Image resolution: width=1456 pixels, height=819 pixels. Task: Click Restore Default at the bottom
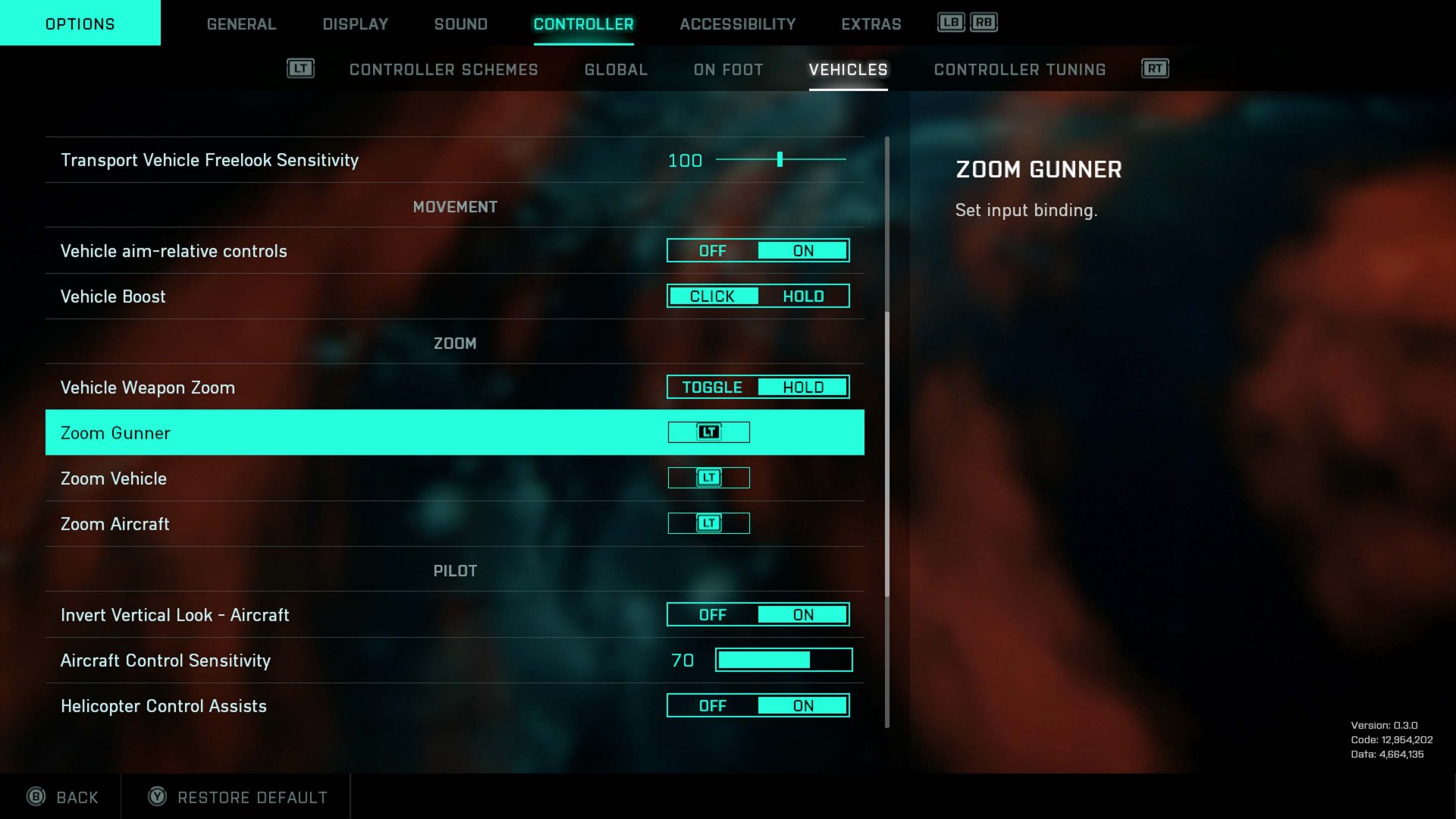[252, 798]
